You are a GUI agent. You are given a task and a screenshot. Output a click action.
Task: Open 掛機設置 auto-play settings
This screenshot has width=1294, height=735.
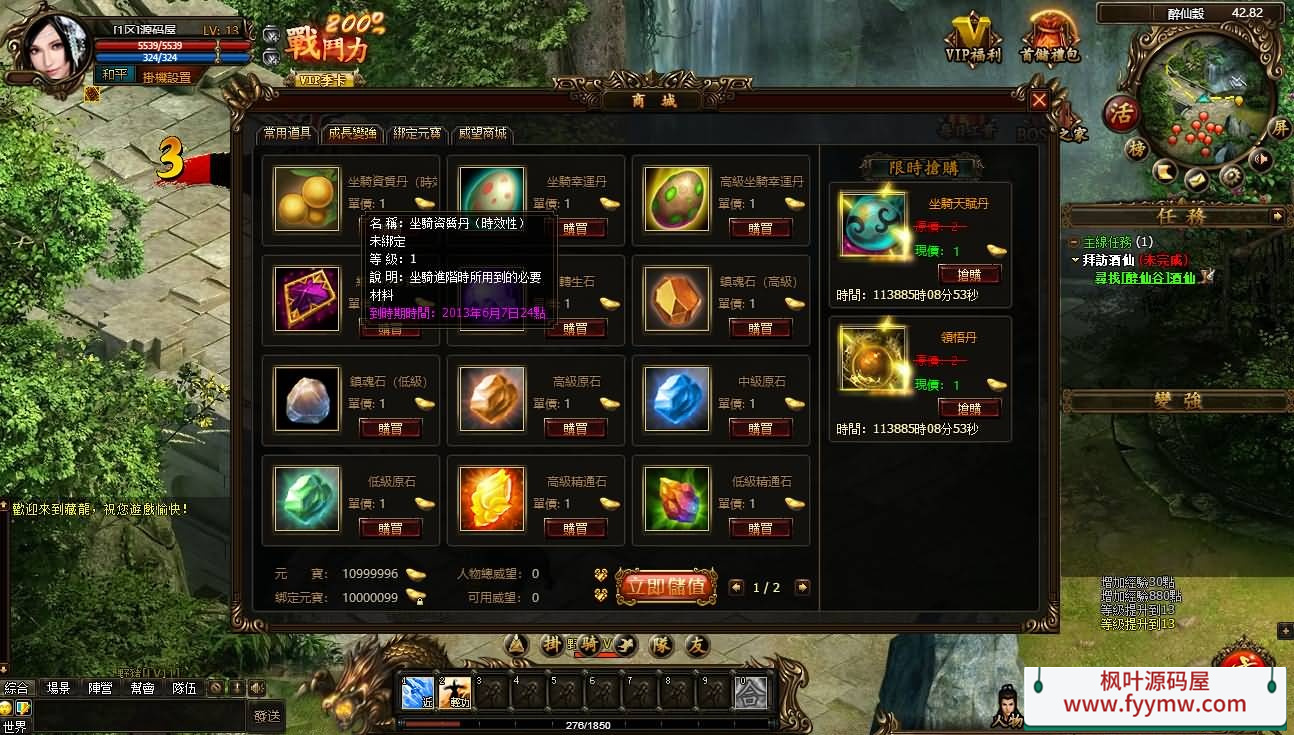click(x=166, y=77)
